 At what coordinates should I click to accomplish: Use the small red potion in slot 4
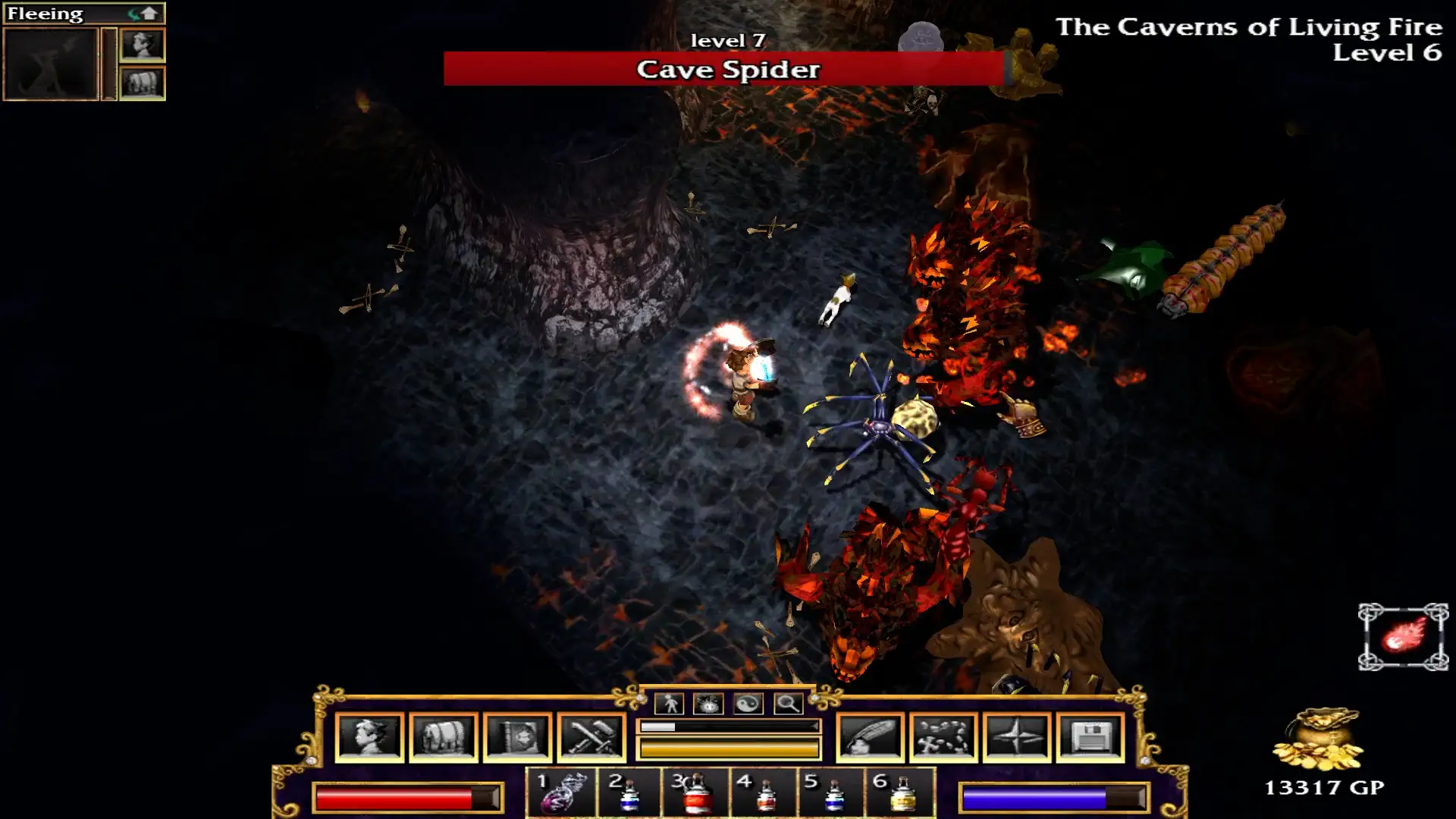[764, 793]
